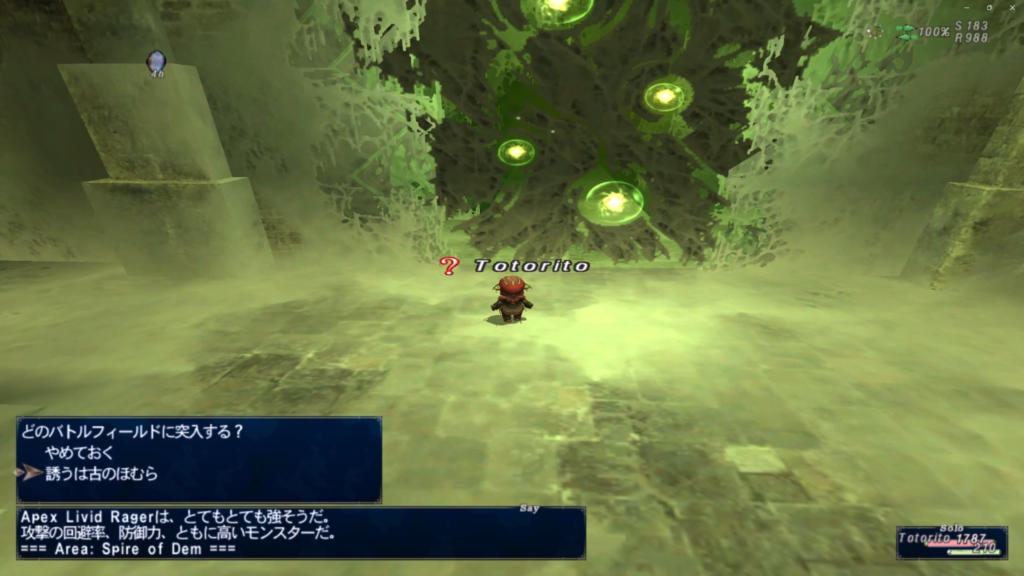Image resolution: width=1024 pixels, height=576 pixels.
Task: Click the chat log window
Action: coord(300,533)
